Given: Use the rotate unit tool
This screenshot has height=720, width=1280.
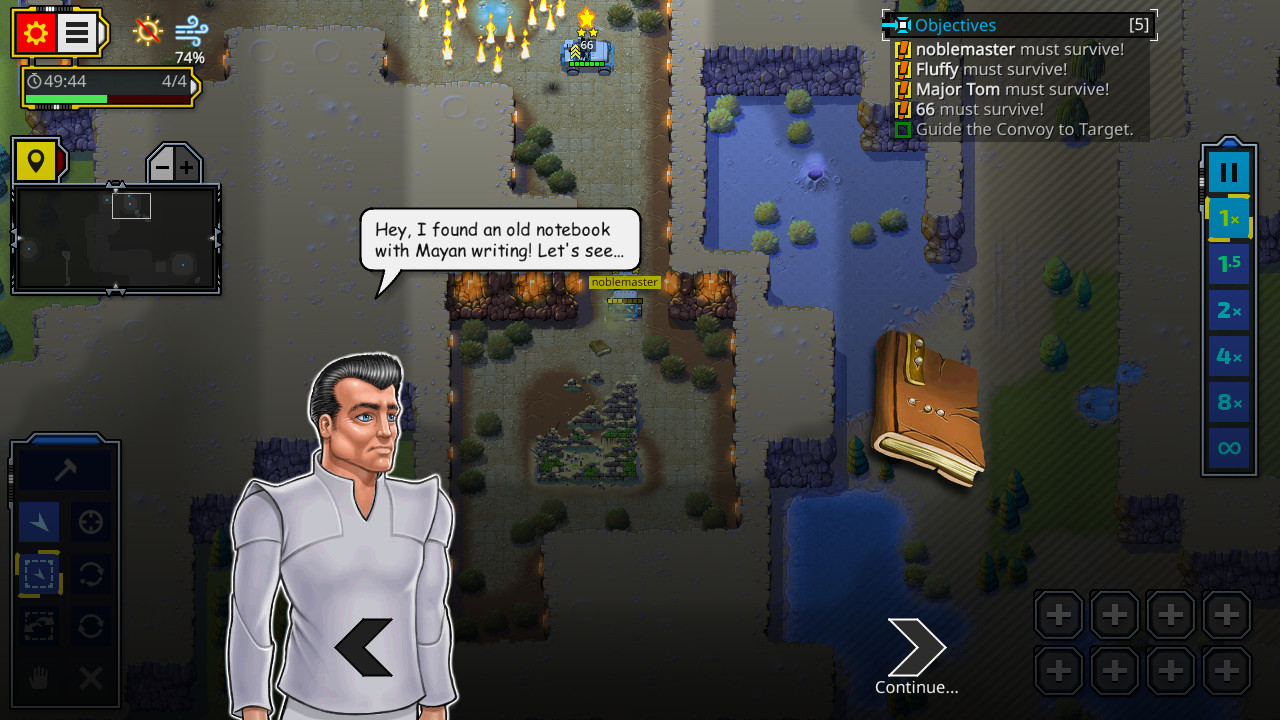Looking at the screenshot, I should 90,574.
